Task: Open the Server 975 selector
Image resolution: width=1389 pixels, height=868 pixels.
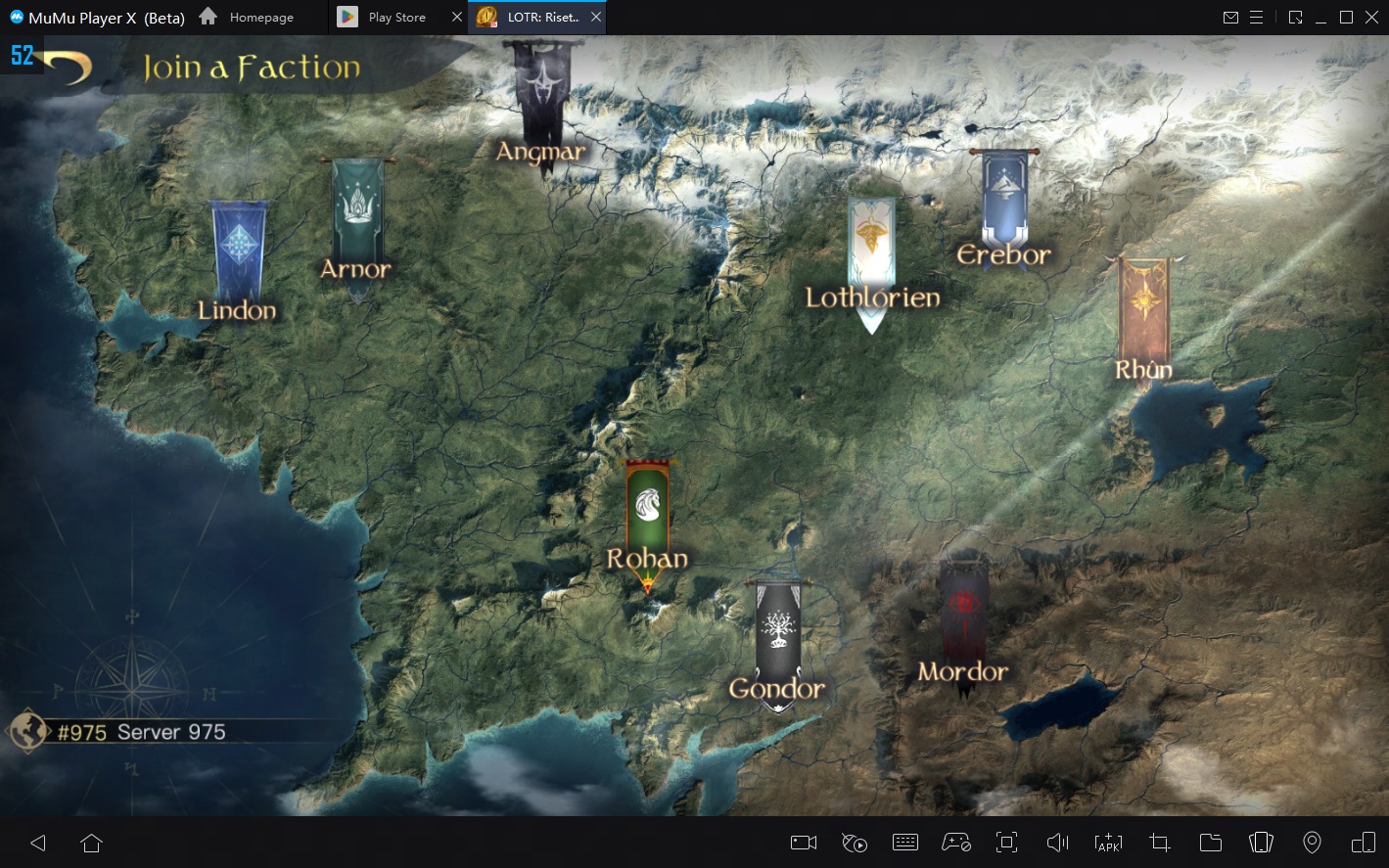Action: (141, 732)
